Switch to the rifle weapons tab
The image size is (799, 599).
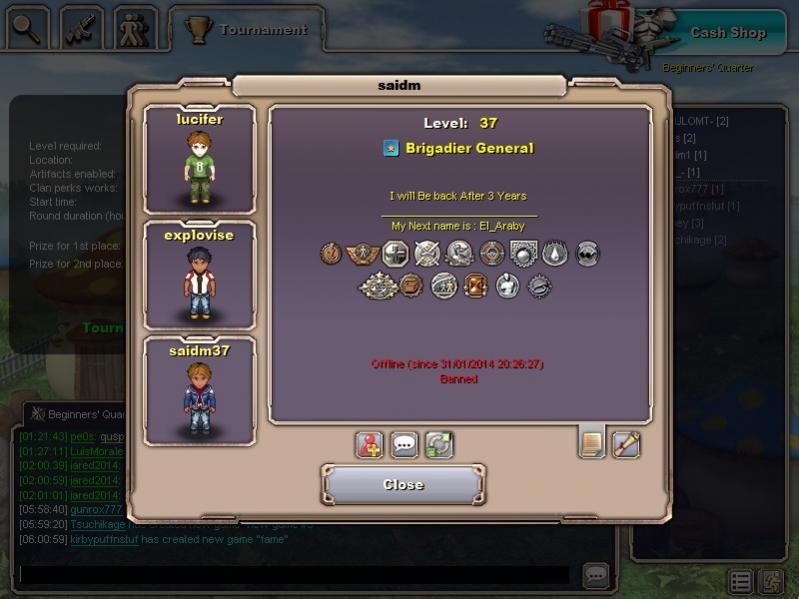82,28
